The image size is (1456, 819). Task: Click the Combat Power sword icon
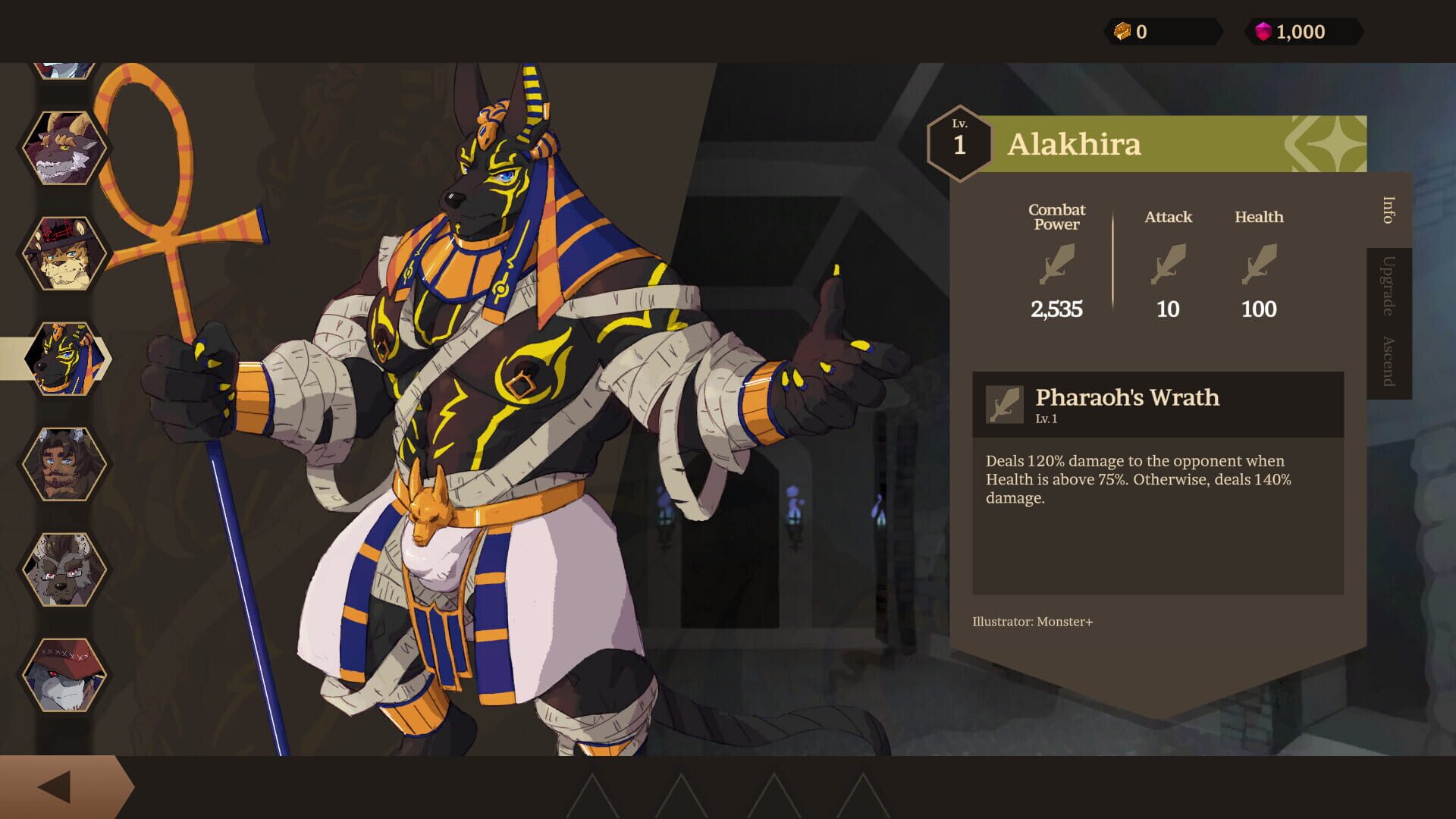1057,265
